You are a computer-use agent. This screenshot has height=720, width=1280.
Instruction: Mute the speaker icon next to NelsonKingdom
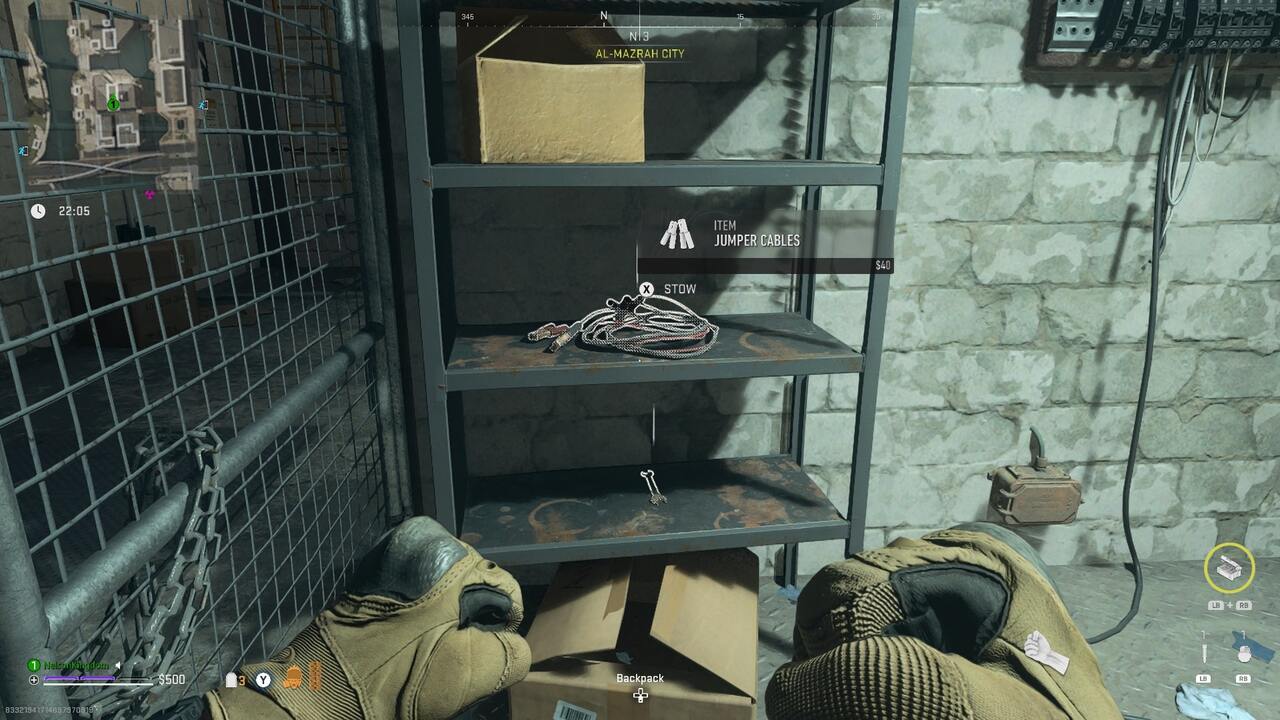pyautogui.click(x=117, y=665)
